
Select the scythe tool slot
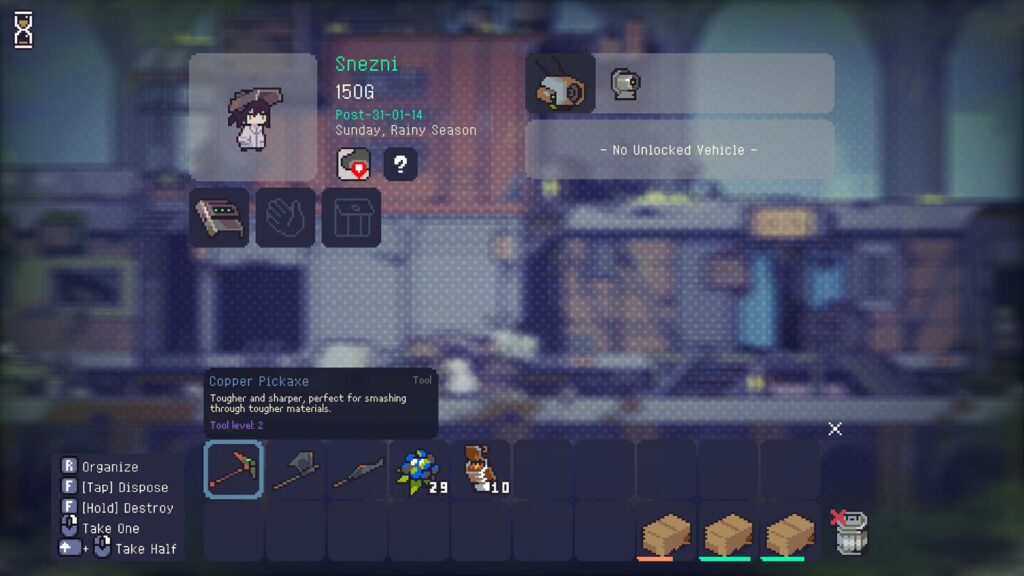point(358,470)
